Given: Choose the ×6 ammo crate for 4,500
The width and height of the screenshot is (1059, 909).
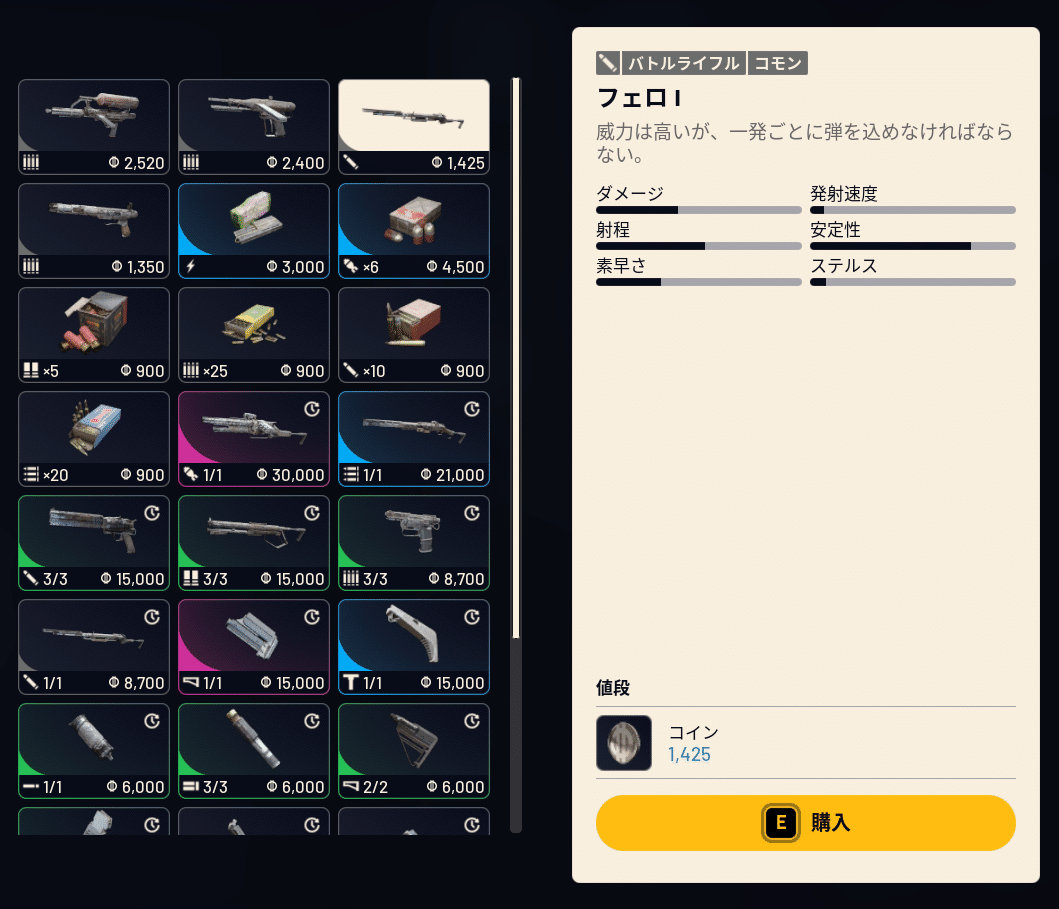Looking at the screenshot, I should click(414, 231).
